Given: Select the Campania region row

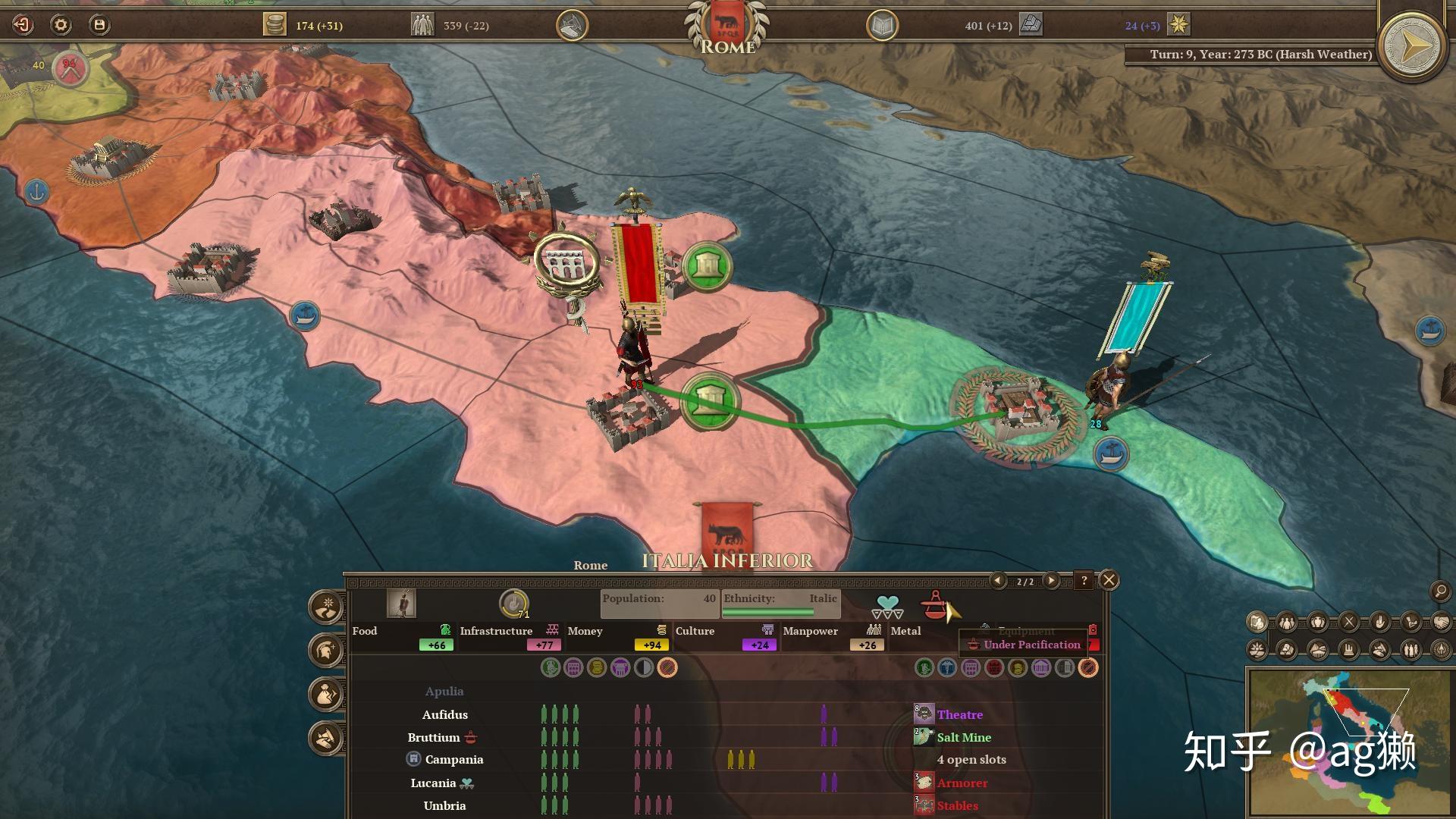Looking at the screenshot, I should pyautogui.click(x=453, y=759).
